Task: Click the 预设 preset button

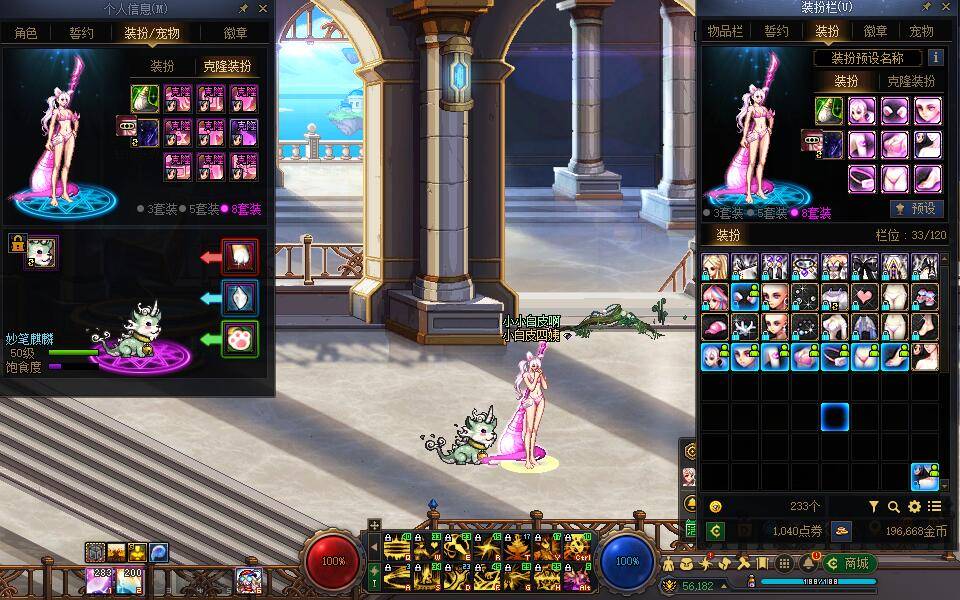Action: 917,209
